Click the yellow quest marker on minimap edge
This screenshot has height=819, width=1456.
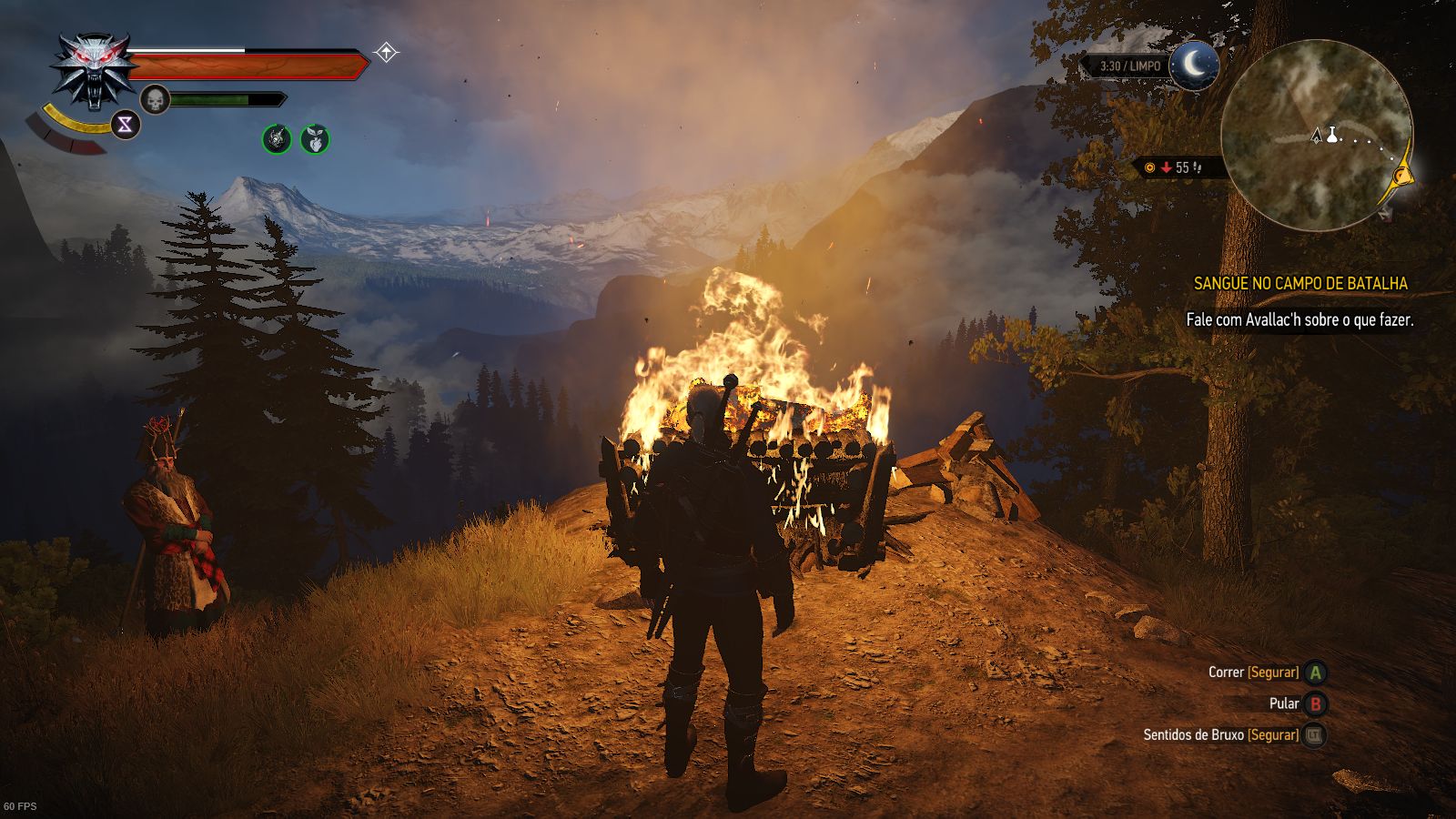(1401, 171)
